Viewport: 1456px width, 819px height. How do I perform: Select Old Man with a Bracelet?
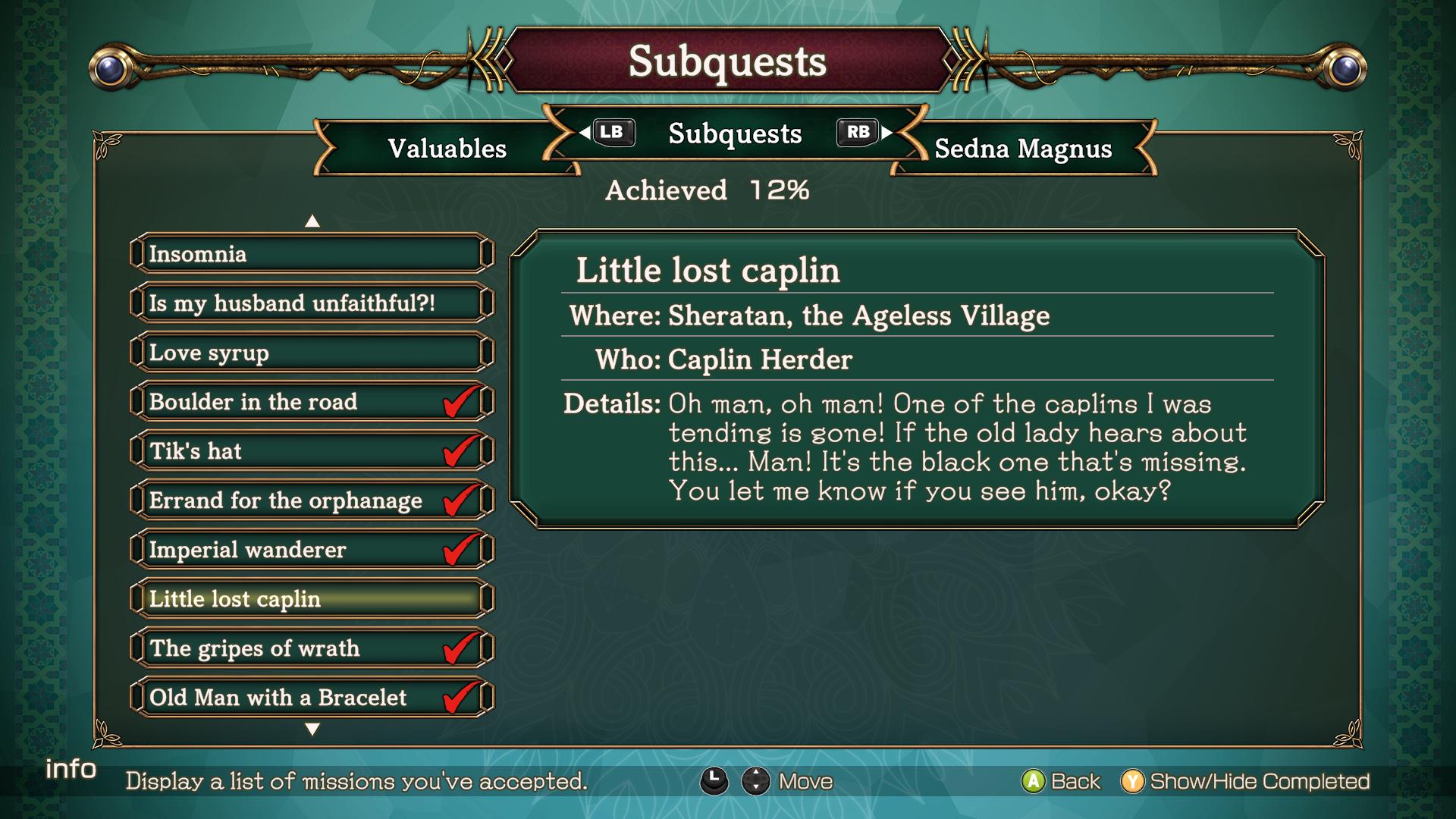tap(311, 698)
